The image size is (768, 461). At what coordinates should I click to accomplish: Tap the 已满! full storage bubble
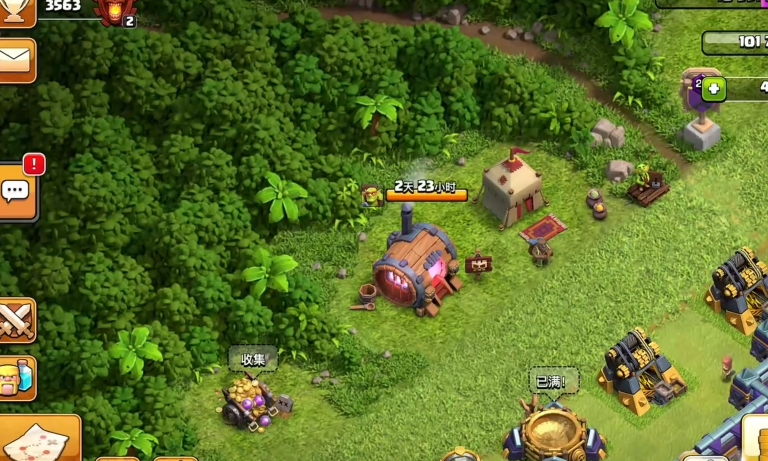[553, 381]
